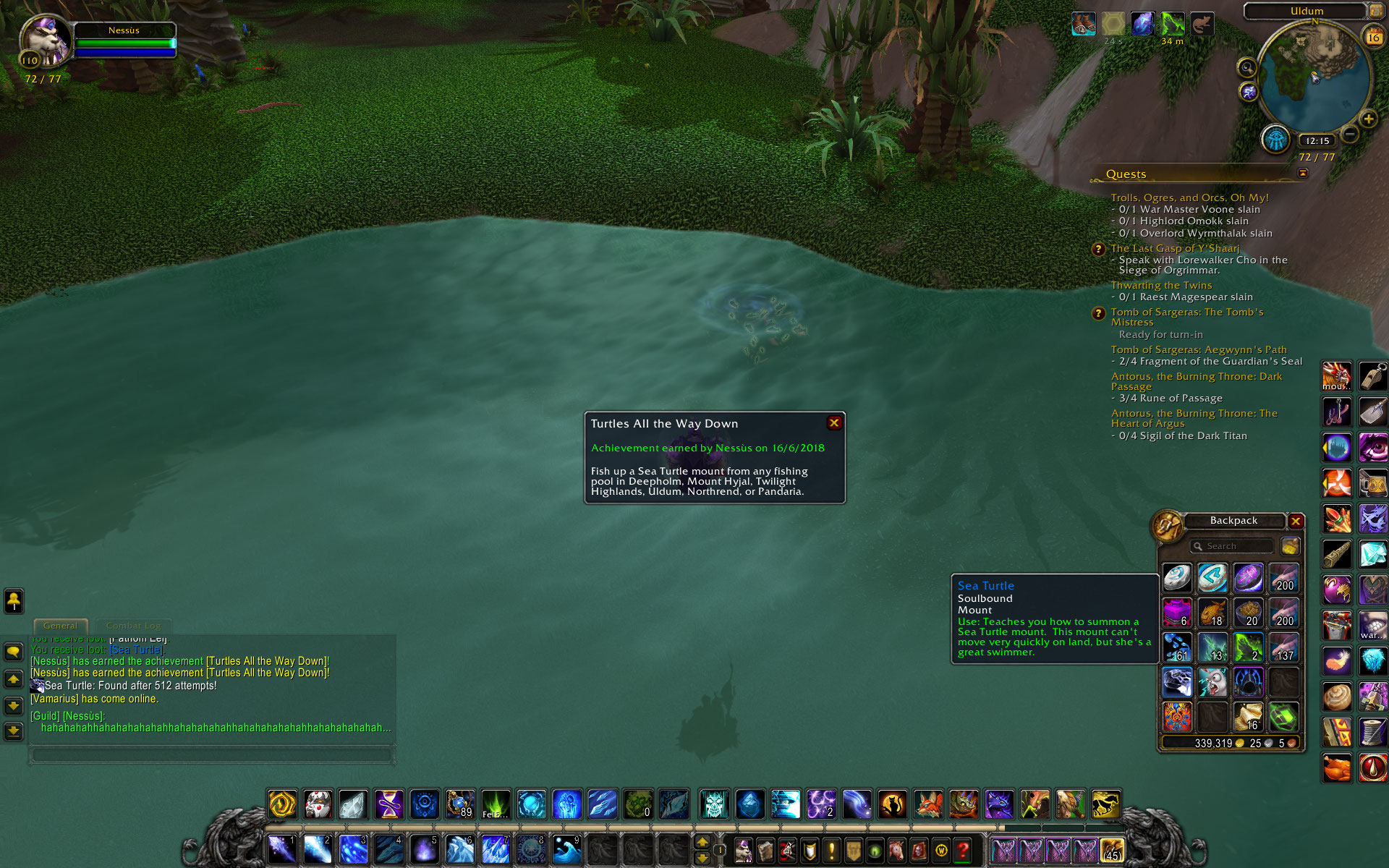The image size is (1389, 868).
Task: Select the Hearthstone in the backpack
Action: 1177,578
